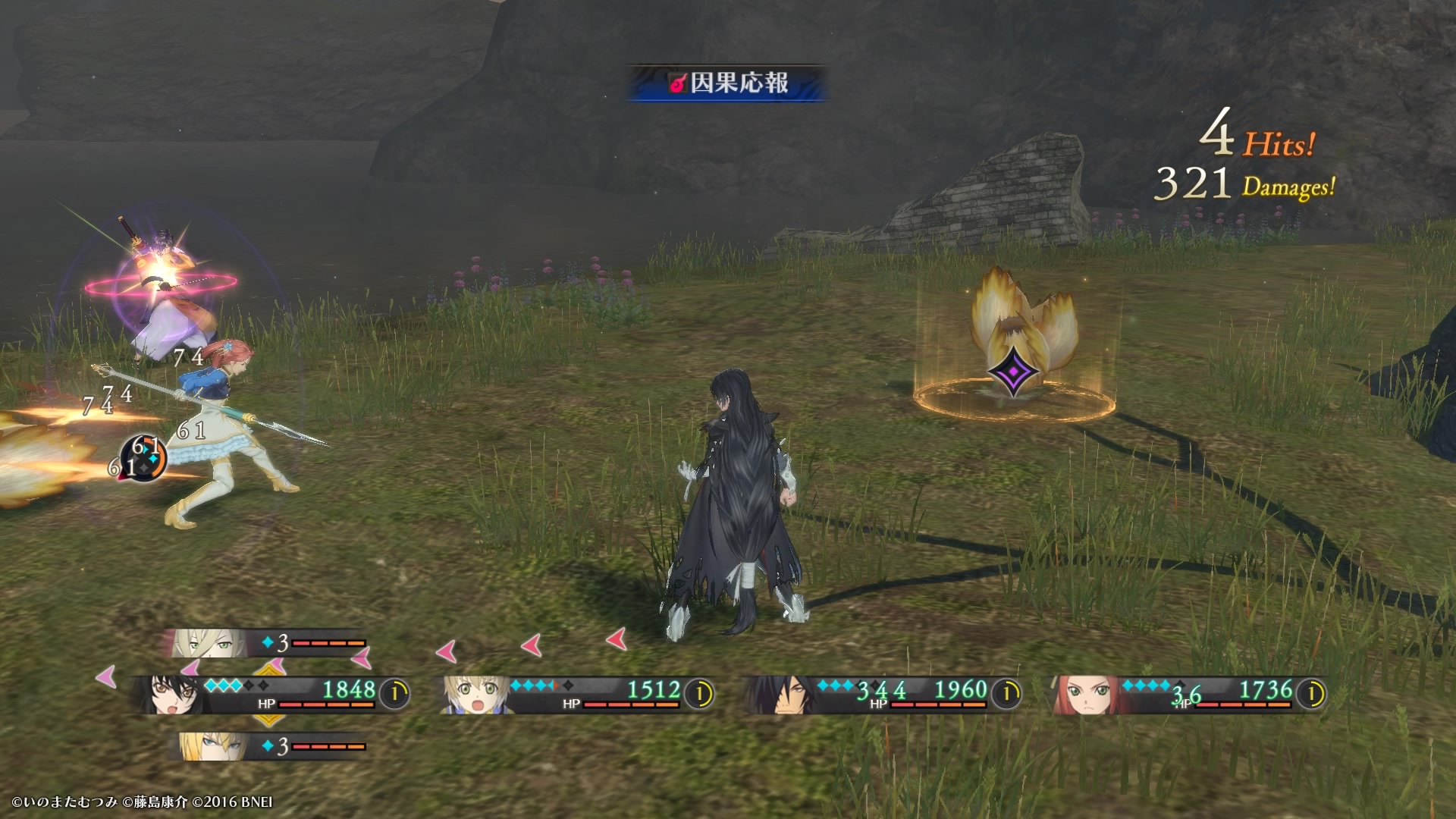Select reserve member Magilou's portrait
This screenshot has height=819, width=1456.
(206, 644)
